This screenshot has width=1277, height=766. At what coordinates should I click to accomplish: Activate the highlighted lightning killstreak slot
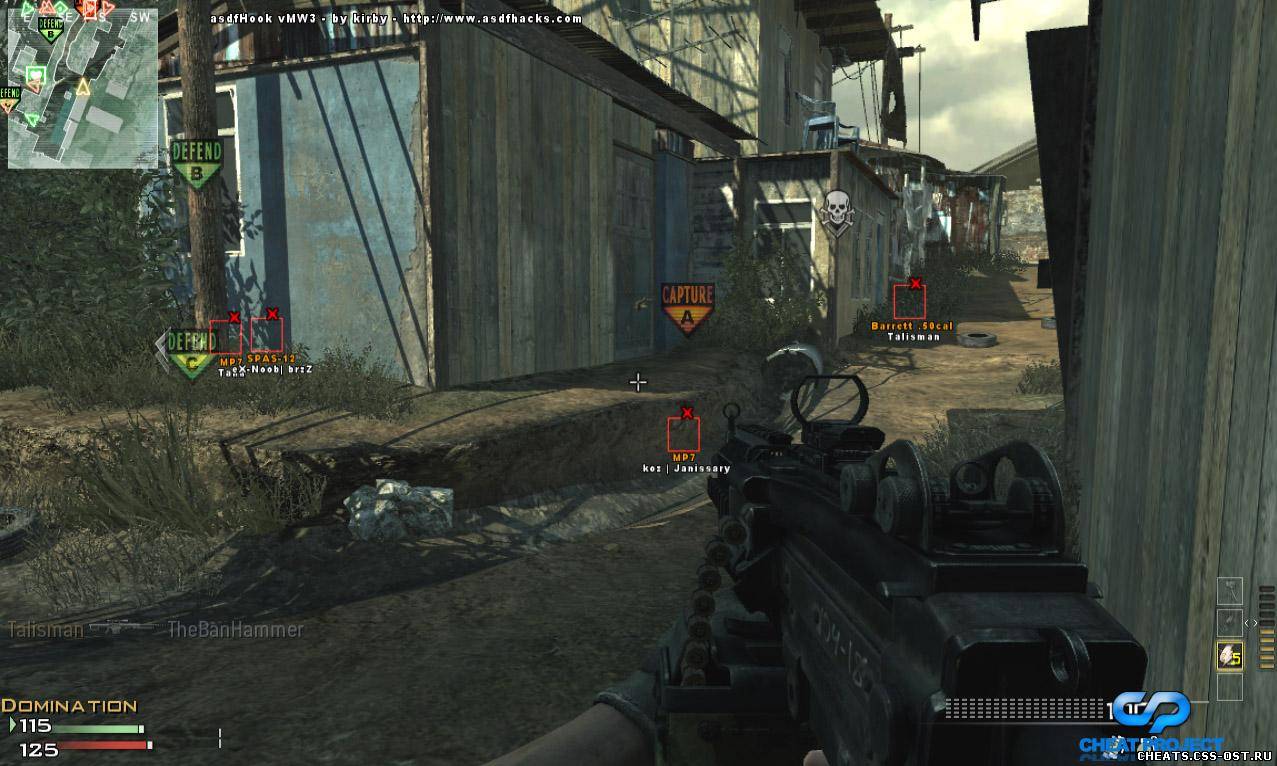click(x=1228, y=655)
